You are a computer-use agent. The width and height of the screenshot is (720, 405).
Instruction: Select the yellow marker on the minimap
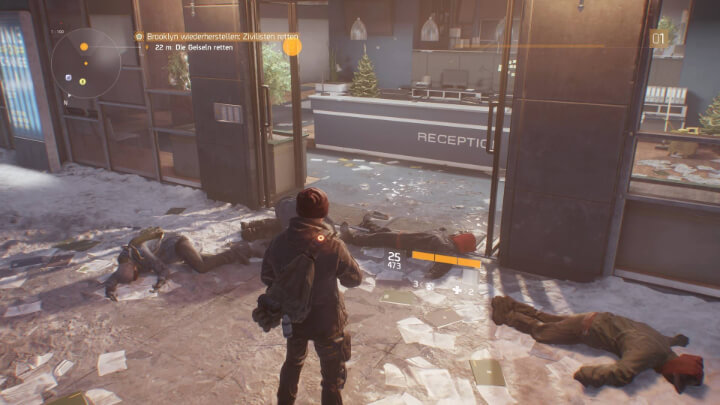pyautogui.click(x=82, y=81)
